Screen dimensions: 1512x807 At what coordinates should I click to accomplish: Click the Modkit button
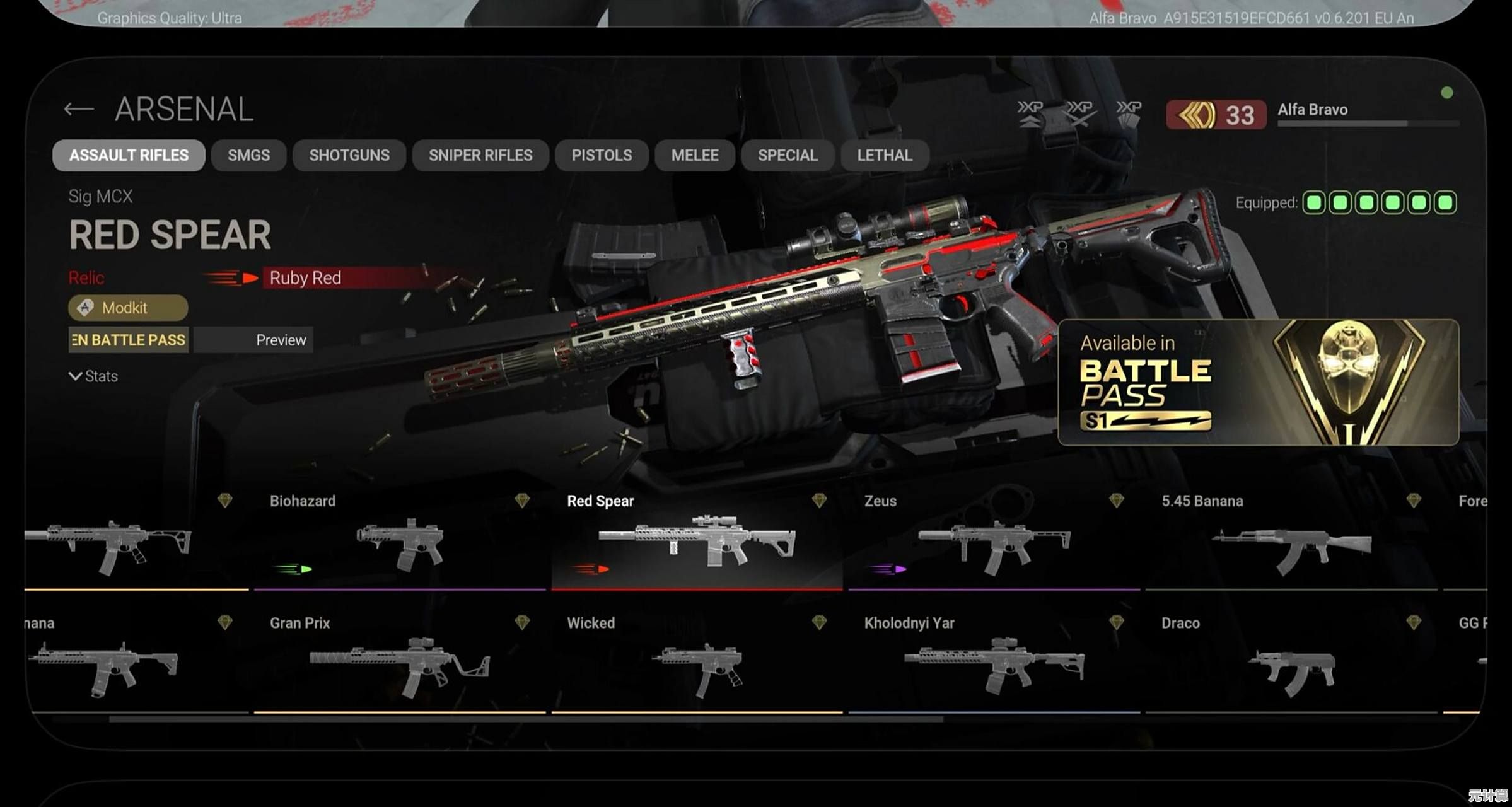point(128,308)
